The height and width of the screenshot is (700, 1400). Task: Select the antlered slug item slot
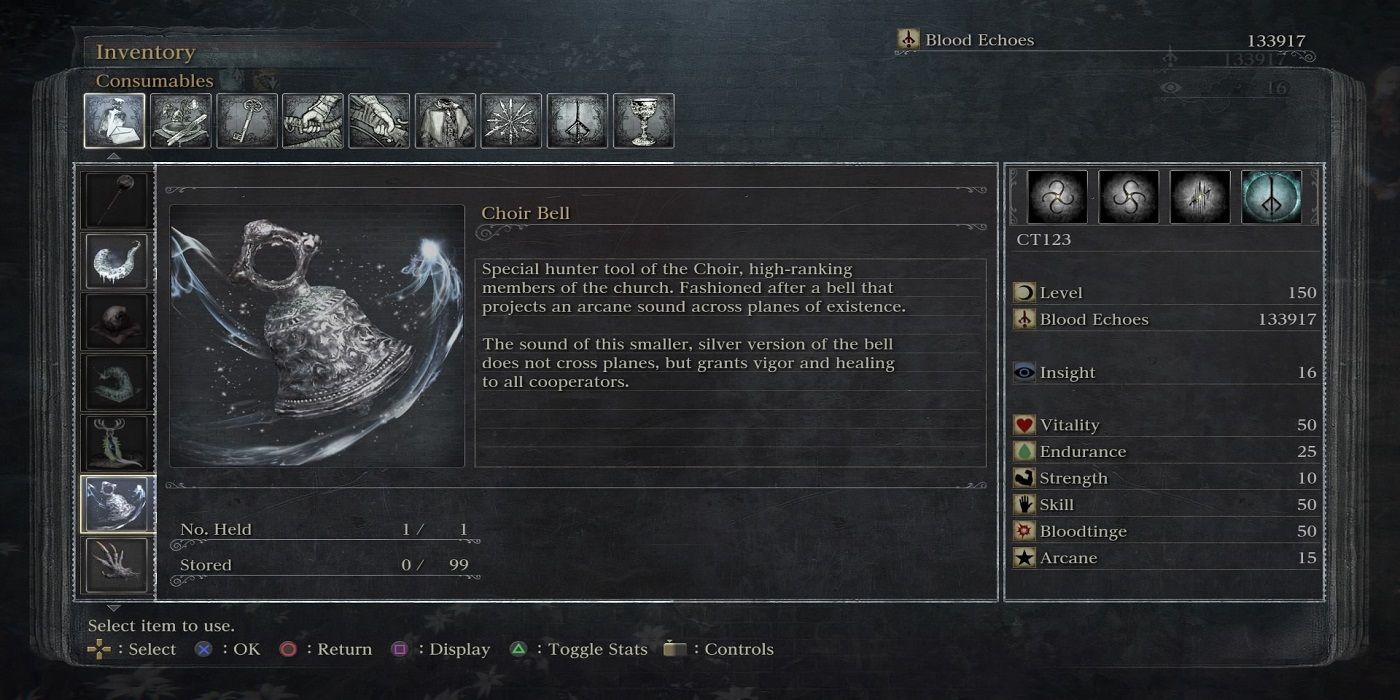tap(117, 443)
